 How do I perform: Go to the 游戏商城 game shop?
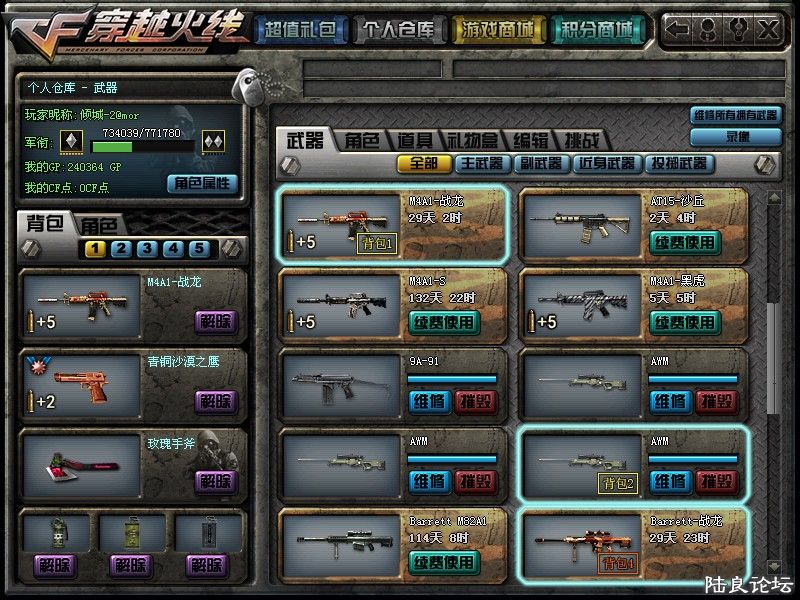click(x=496, y=30)
